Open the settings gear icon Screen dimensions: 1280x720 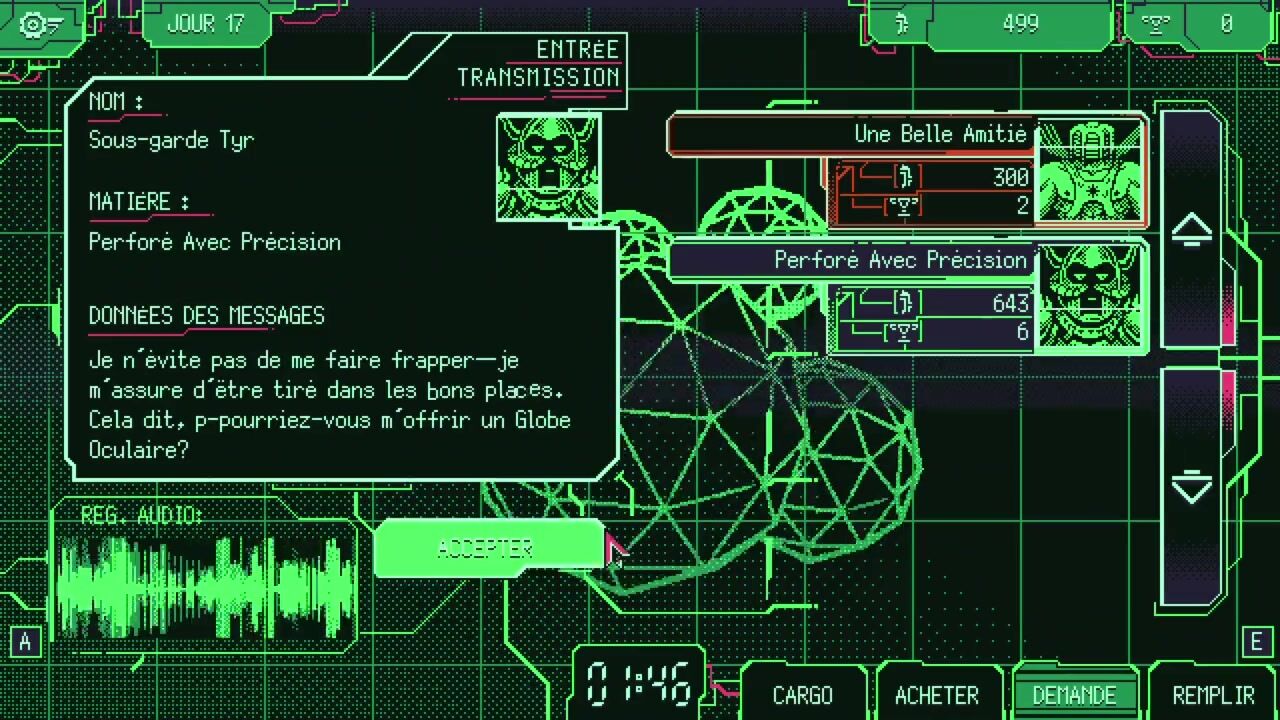(40, 24)
